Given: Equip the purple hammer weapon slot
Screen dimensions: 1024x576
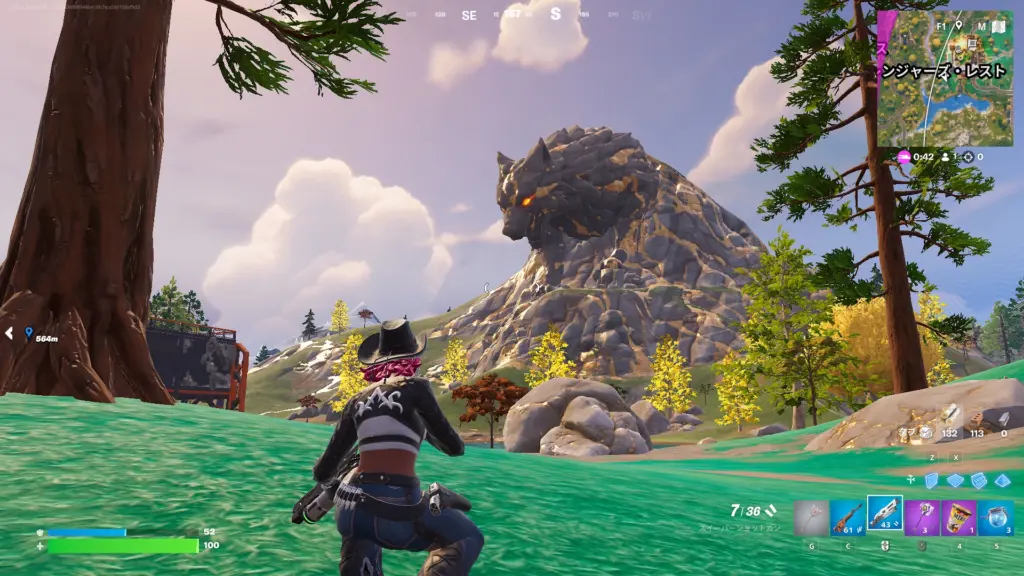Looking at the screenshot, I should point(921,518).
